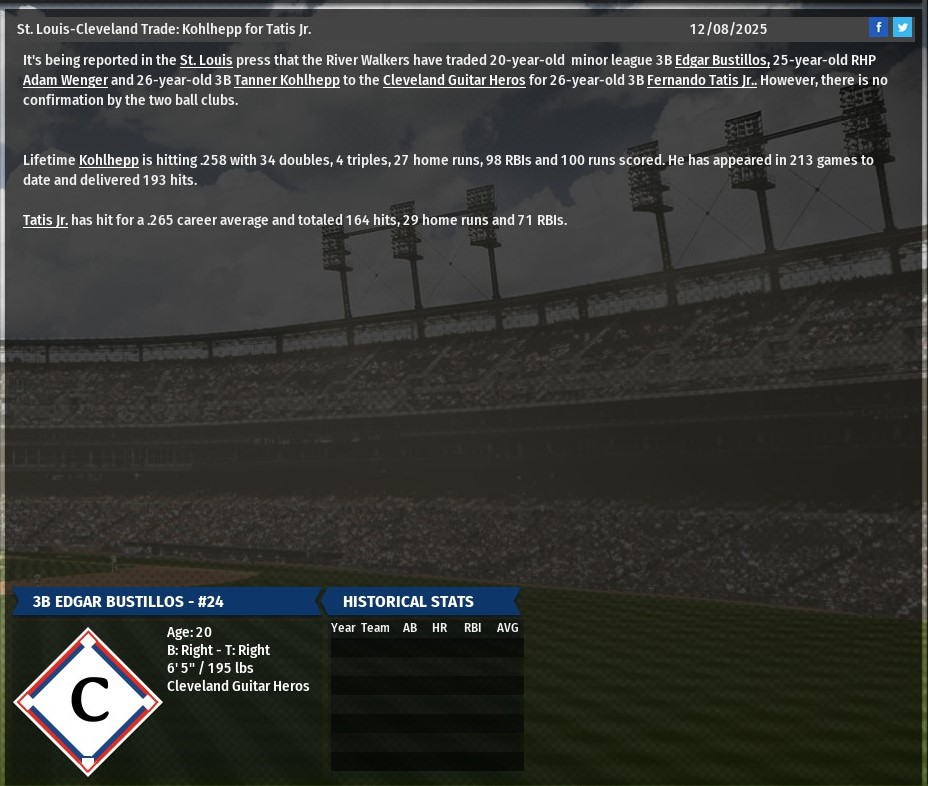
Task: Open the Cleveland Guitar Heros team link
Action: coord(454,80)
